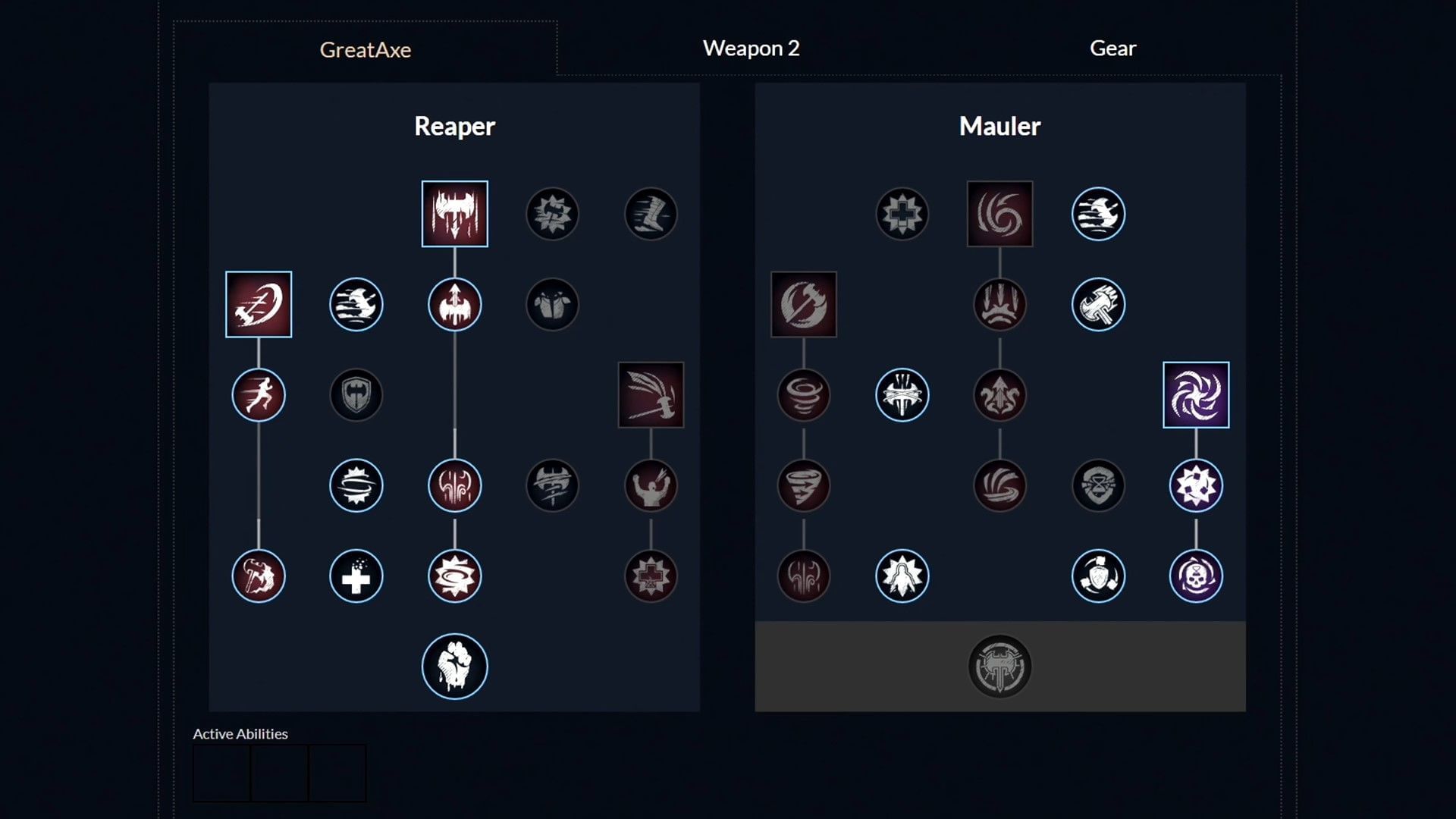Image resolution: width=1456 pixels, height=819 pixels.
Task: Select the chest armor passive icon
Action: [x=553, y=305]
